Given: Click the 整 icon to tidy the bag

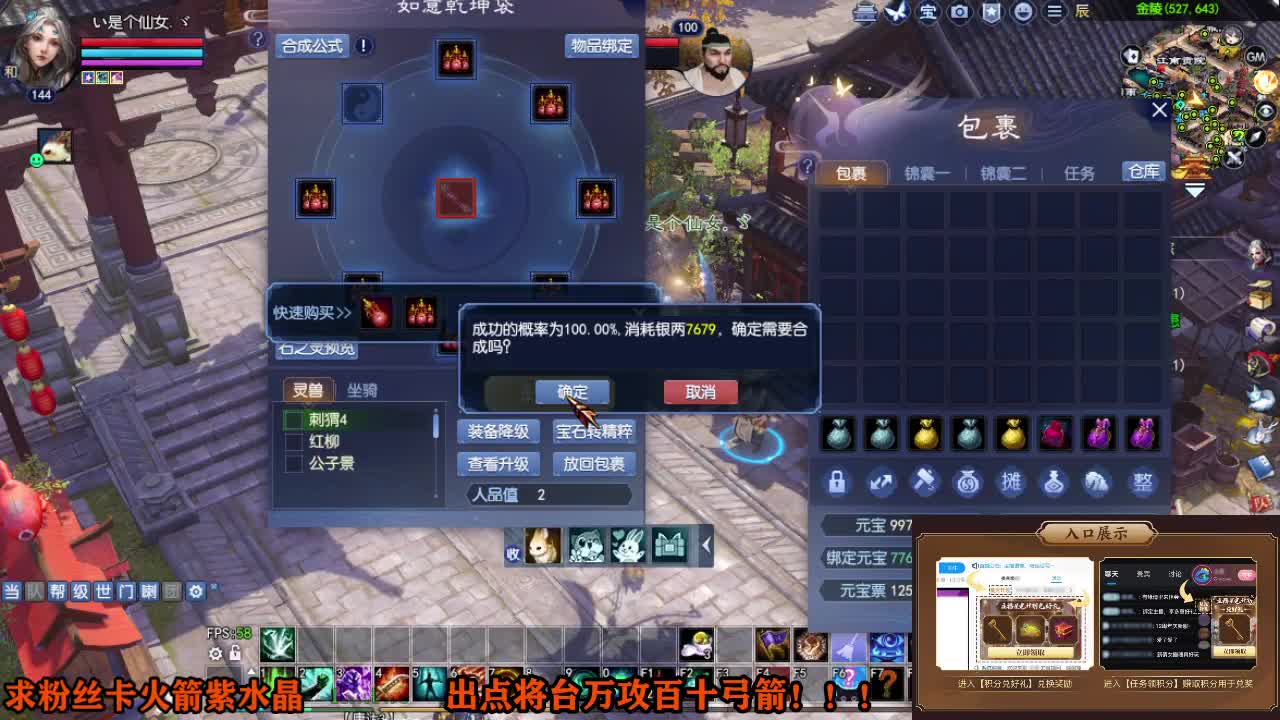Looking at the screenshot, I should (x=1143, y=482).
